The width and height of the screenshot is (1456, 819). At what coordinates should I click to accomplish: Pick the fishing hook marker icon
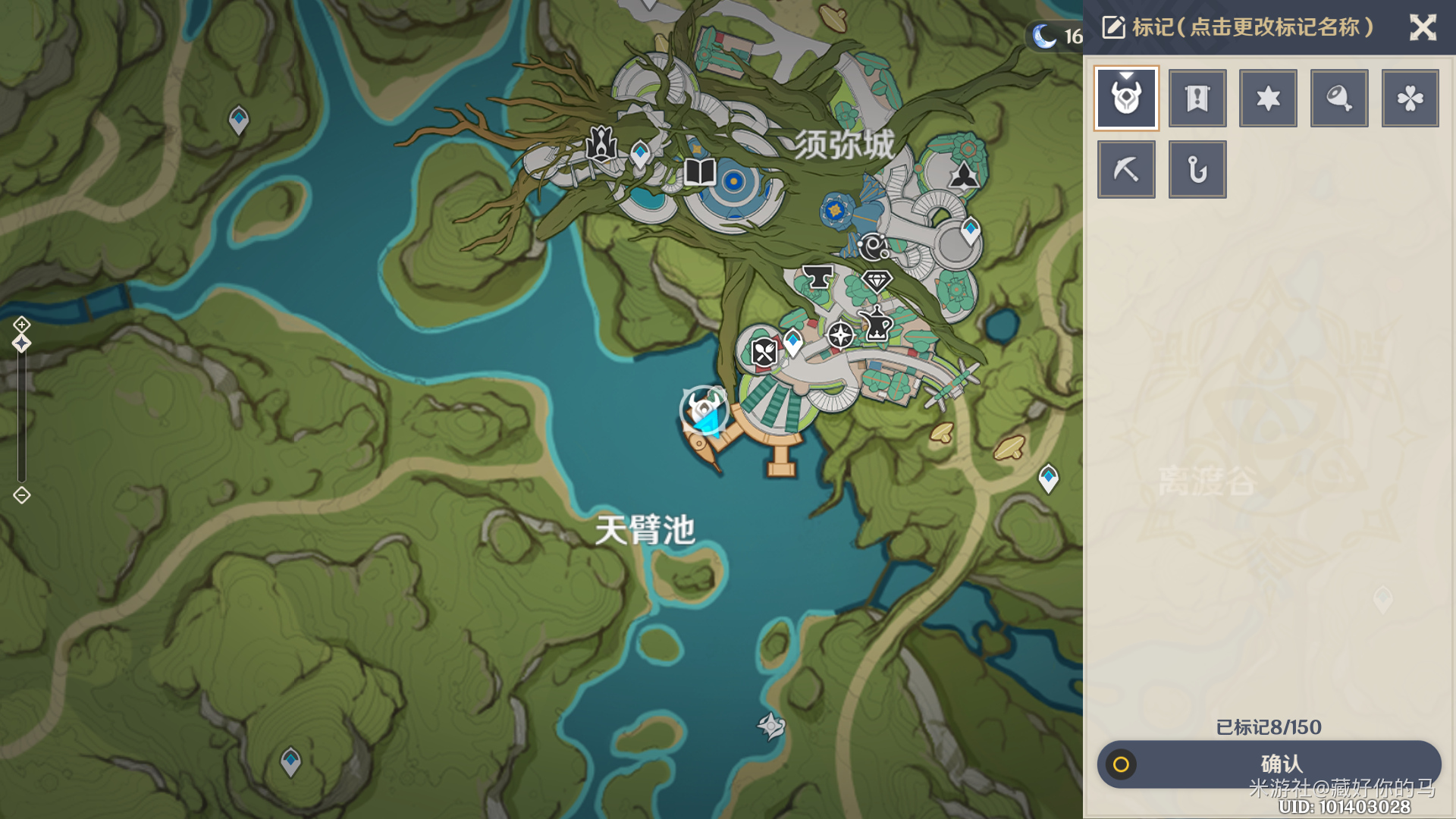tap(1197, 169)
